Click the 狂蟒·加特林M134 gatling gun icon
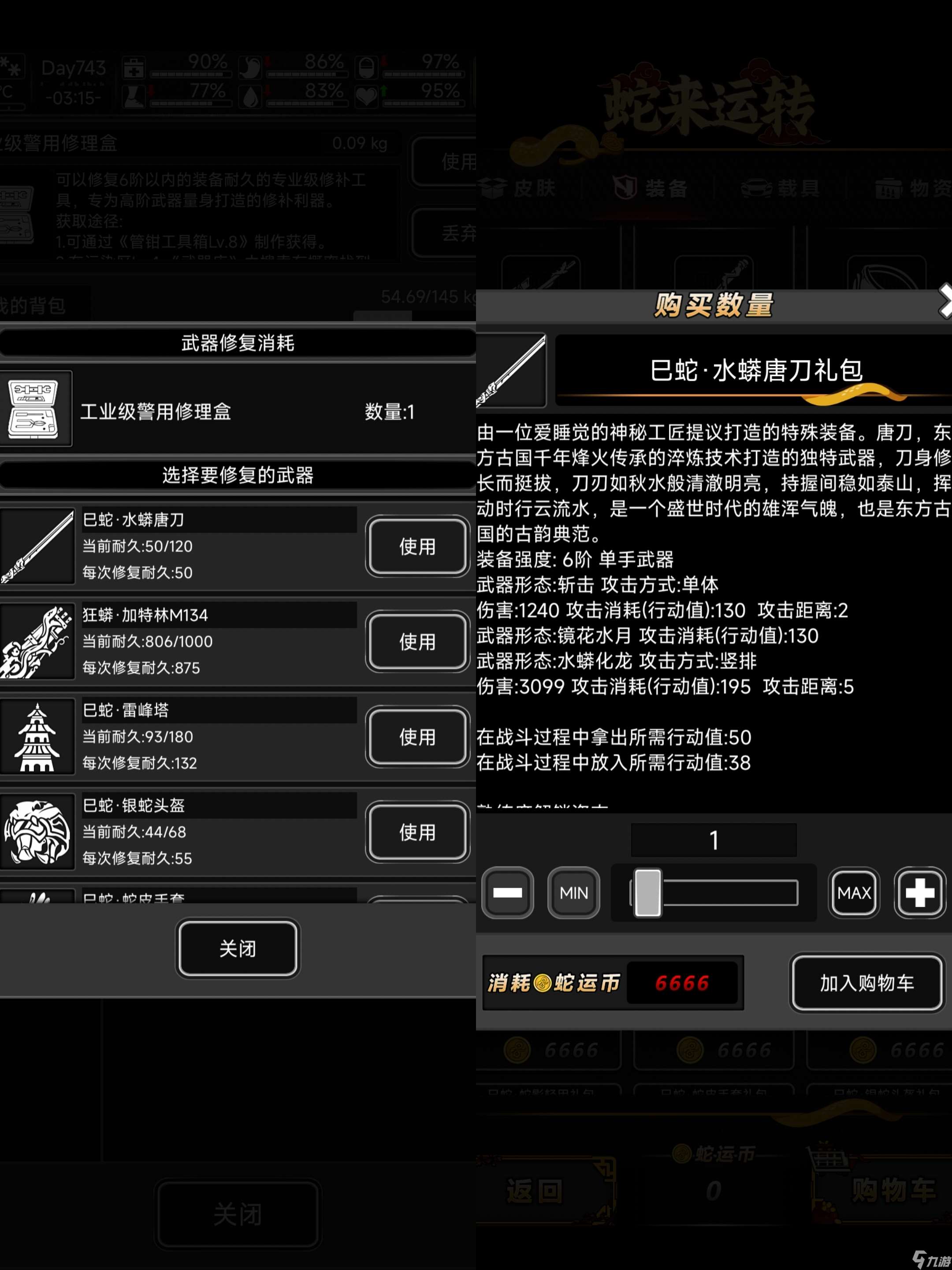This screenshot has height=1270, width=952. point(37,642)
